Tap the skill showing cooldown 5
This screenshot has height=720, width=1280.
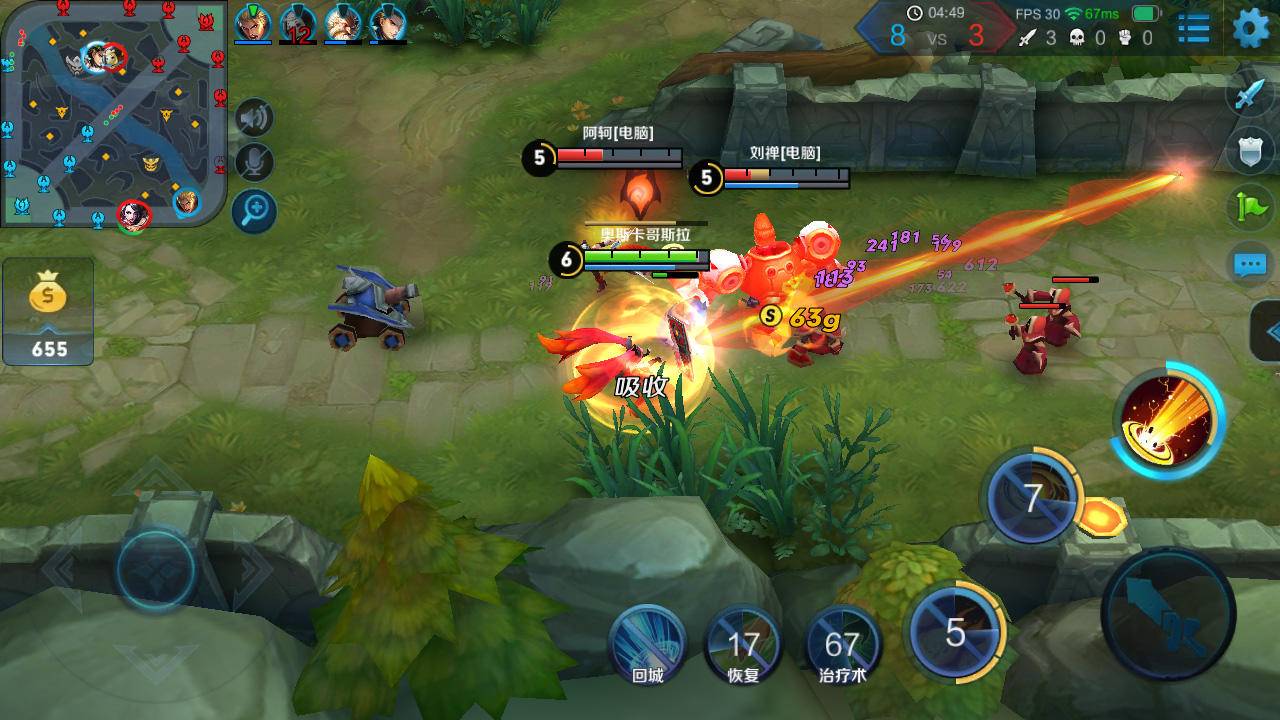pos(955,632)
